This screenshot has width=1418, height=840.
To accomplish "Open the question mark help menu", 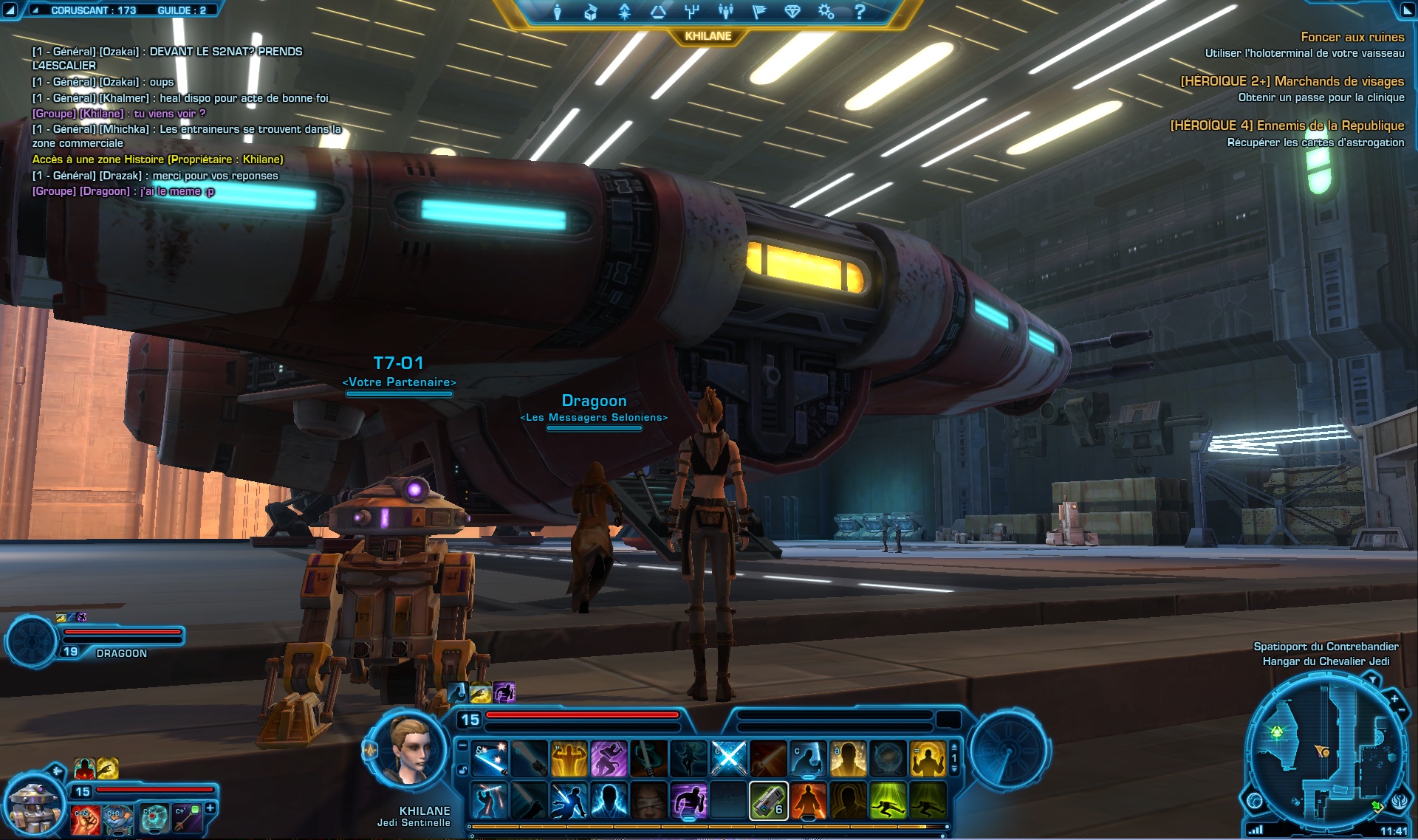I will click(860, 12).
